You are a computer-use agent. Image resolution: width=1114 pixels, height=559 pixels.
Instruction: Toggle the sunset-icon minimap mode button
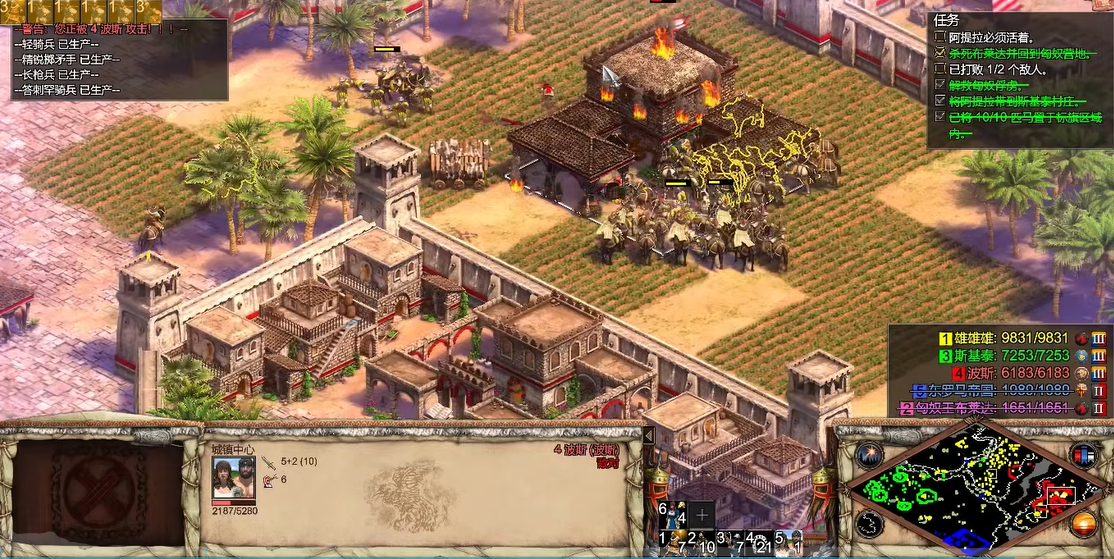tap(1083, 521)
